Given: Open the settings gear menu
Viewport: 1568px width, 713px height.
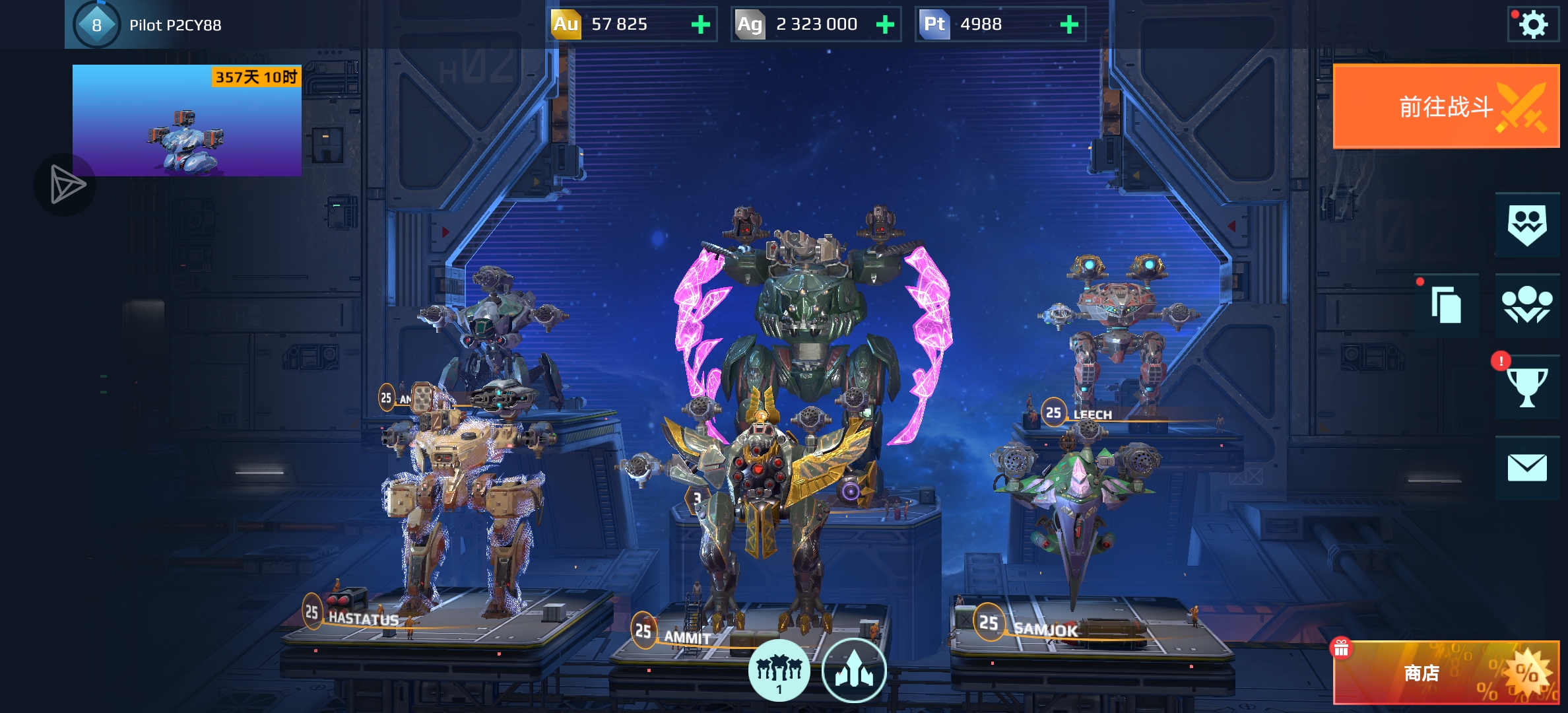Looking at the screenshot, I should point(1532,25).
